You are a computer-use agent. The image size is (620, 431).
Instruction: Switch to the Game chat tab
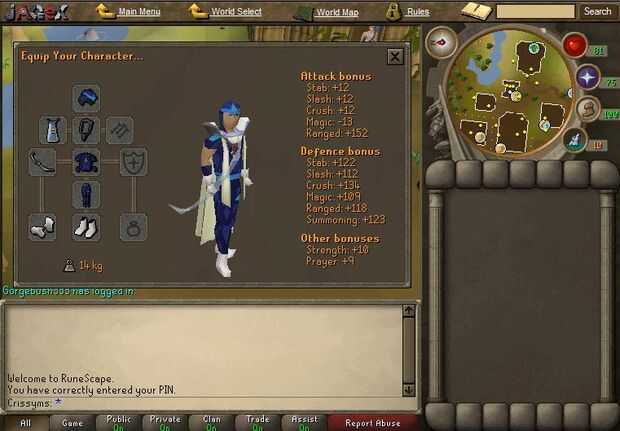(71, 423)
